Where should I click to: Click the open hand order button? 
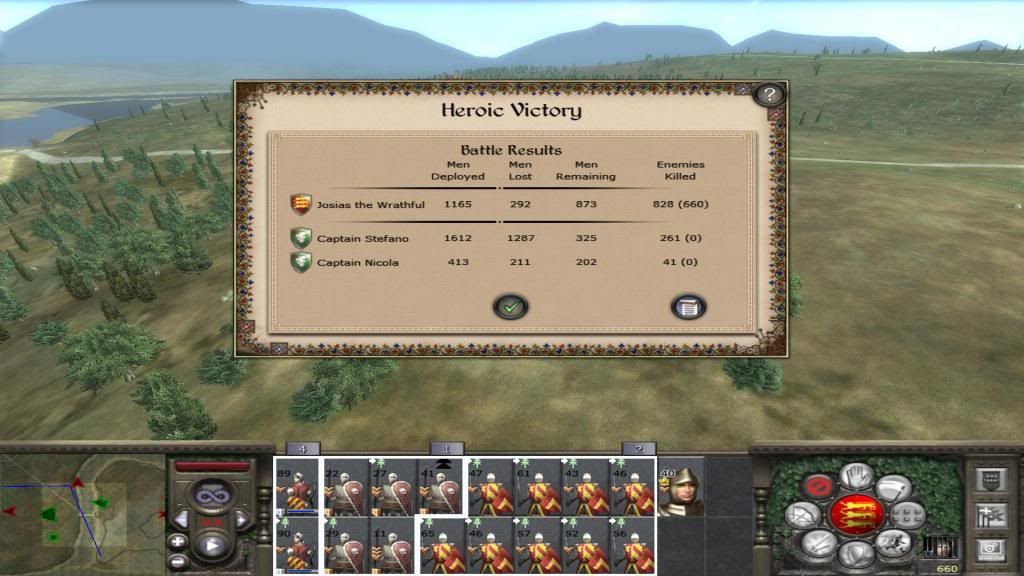857,476
